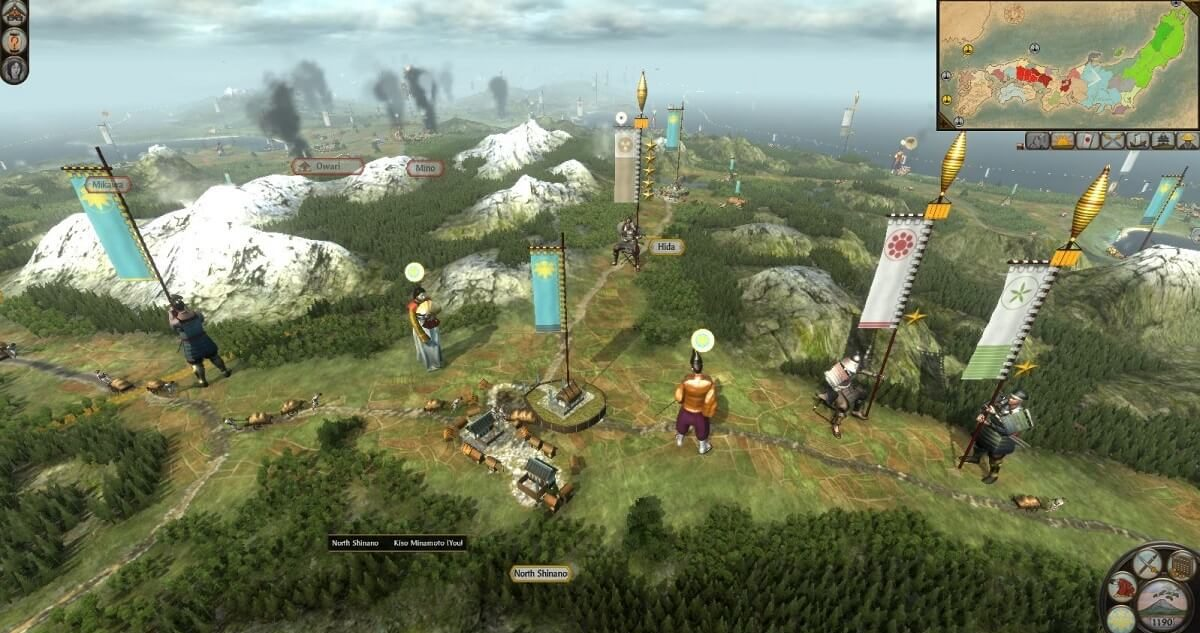Open the crossed swords panel under the minimap
The image size is (1200, 633).
coord(1112,141)
